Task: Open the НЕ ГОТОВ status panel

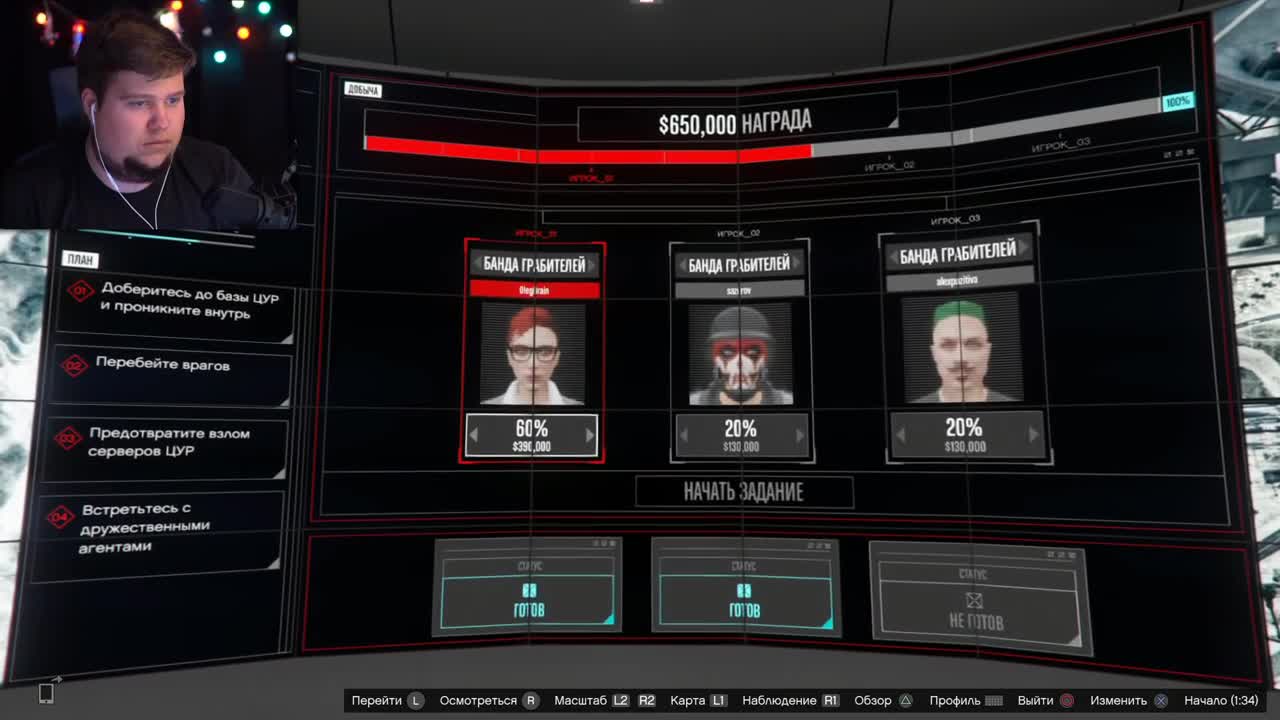Action: tap(976, 600)
